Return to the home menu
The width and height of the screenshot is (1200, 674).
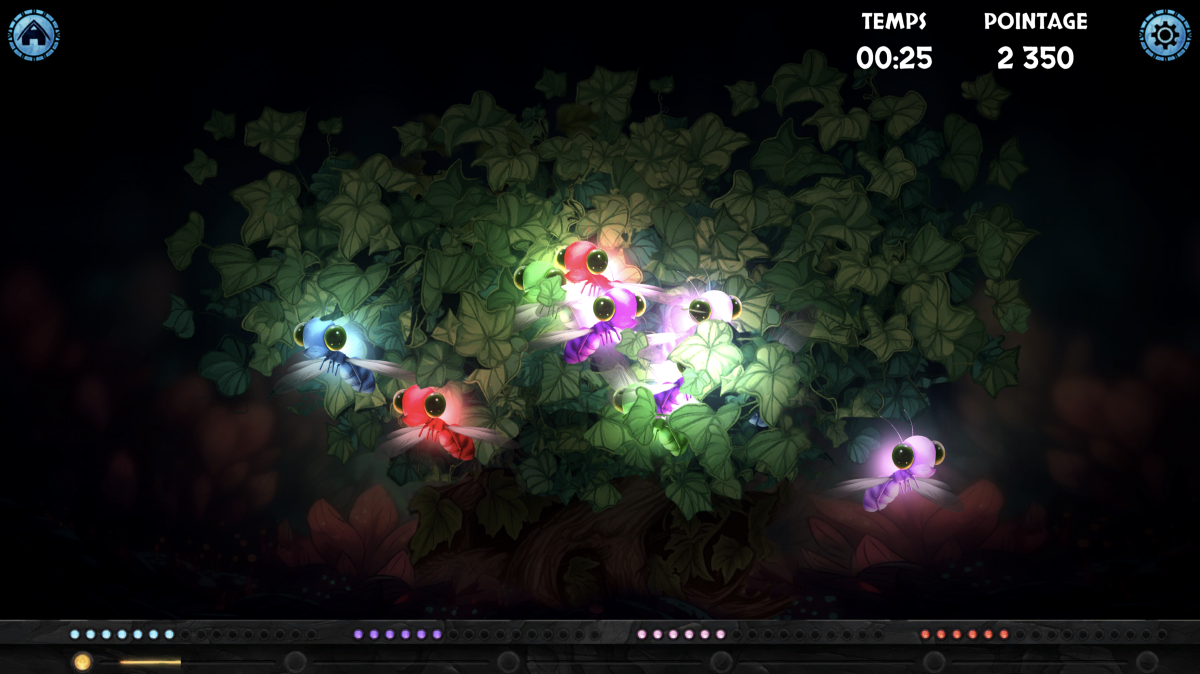click(34, 36)
